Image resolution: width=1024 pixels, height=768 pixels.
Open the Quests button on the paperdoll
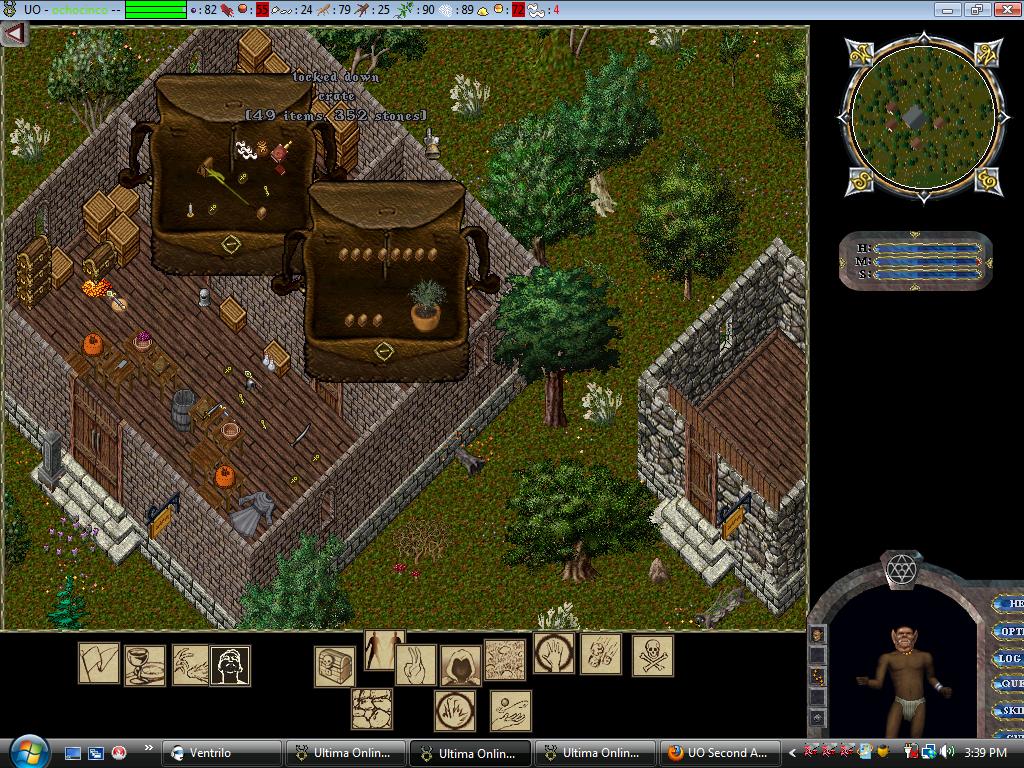coord(1010,684)
